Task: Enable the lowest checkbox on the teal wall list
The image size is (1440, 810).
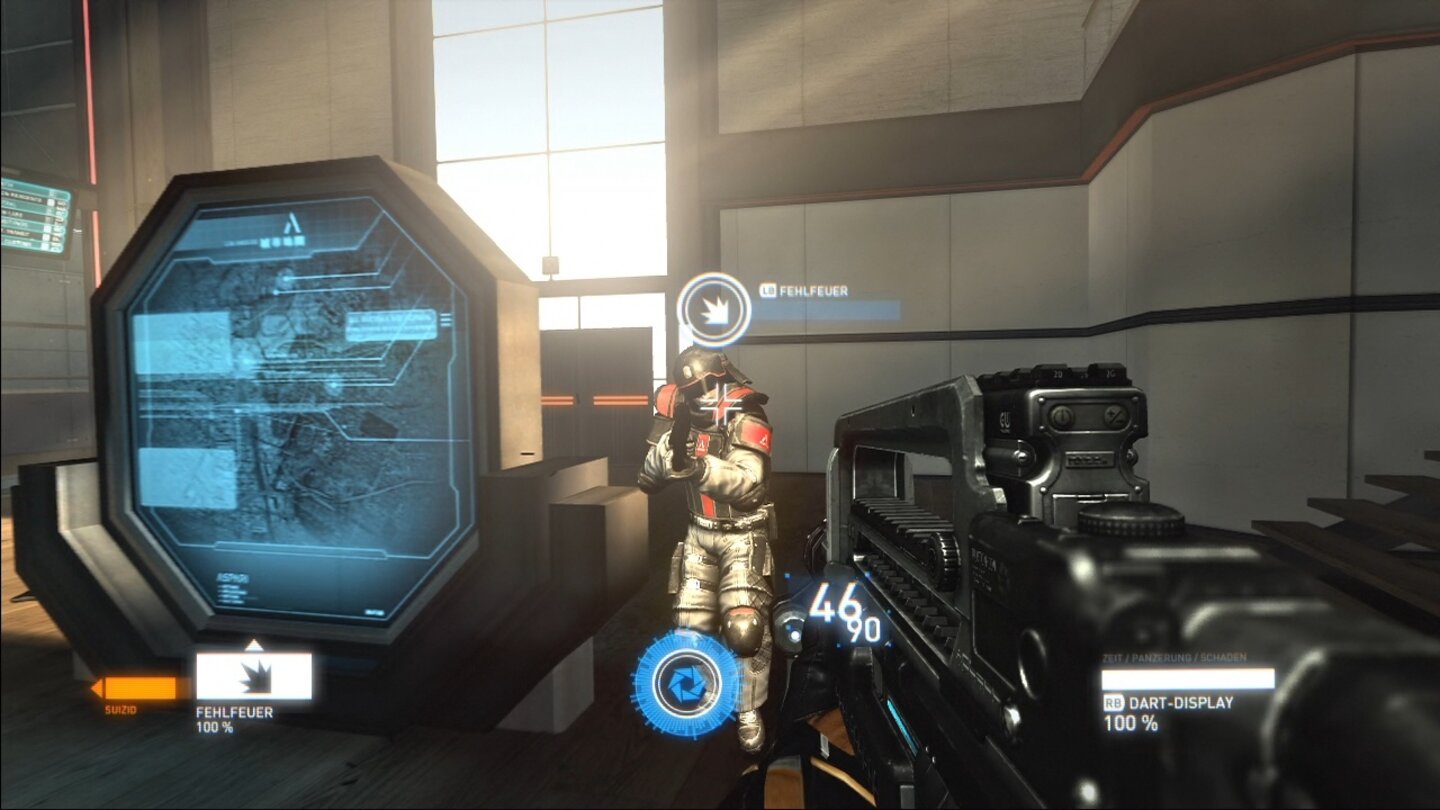Action: (x=45, y=245)
